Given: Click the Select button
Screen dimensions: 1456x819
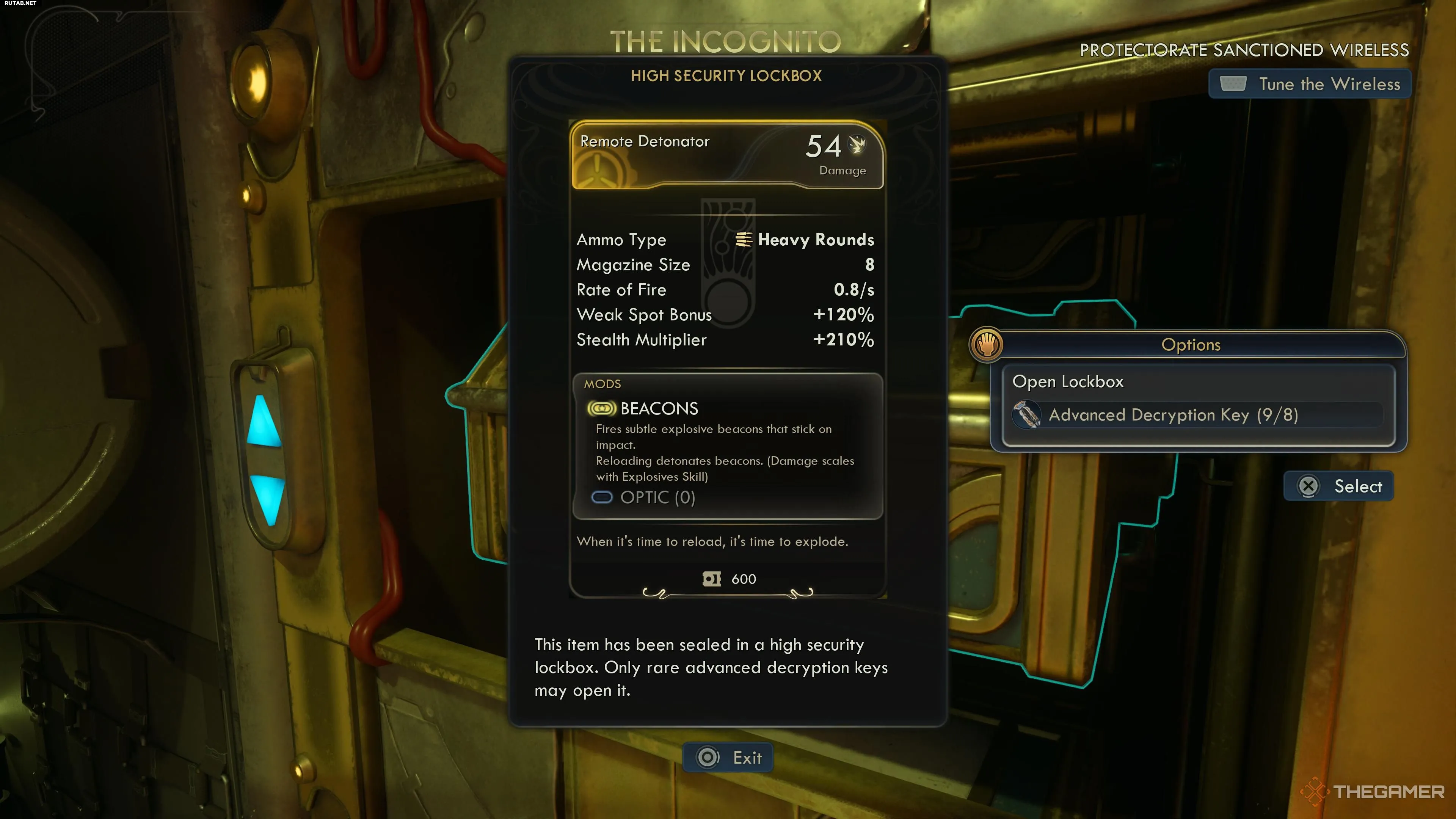Looking at the screenshot, I should point(1338,486).
